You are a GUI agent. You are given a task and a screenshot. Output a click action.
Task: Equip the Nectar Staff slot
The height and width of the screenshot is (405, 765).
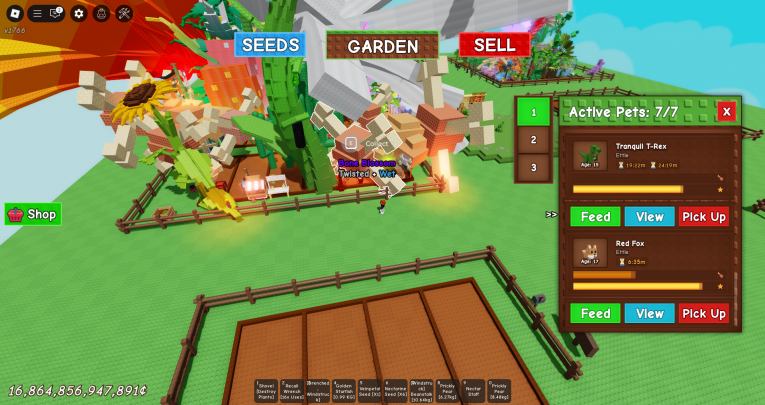click(x=473, y=391)
